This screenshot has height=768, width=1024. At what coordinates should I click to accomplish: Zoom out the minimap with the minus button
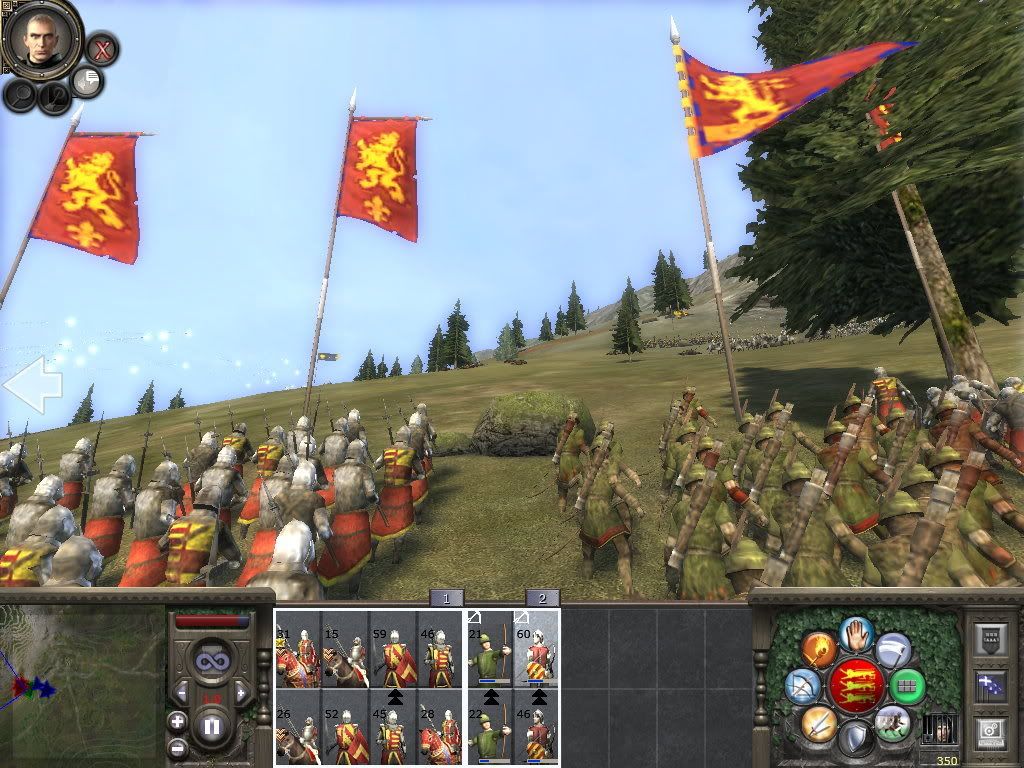[x=177, y=748]
